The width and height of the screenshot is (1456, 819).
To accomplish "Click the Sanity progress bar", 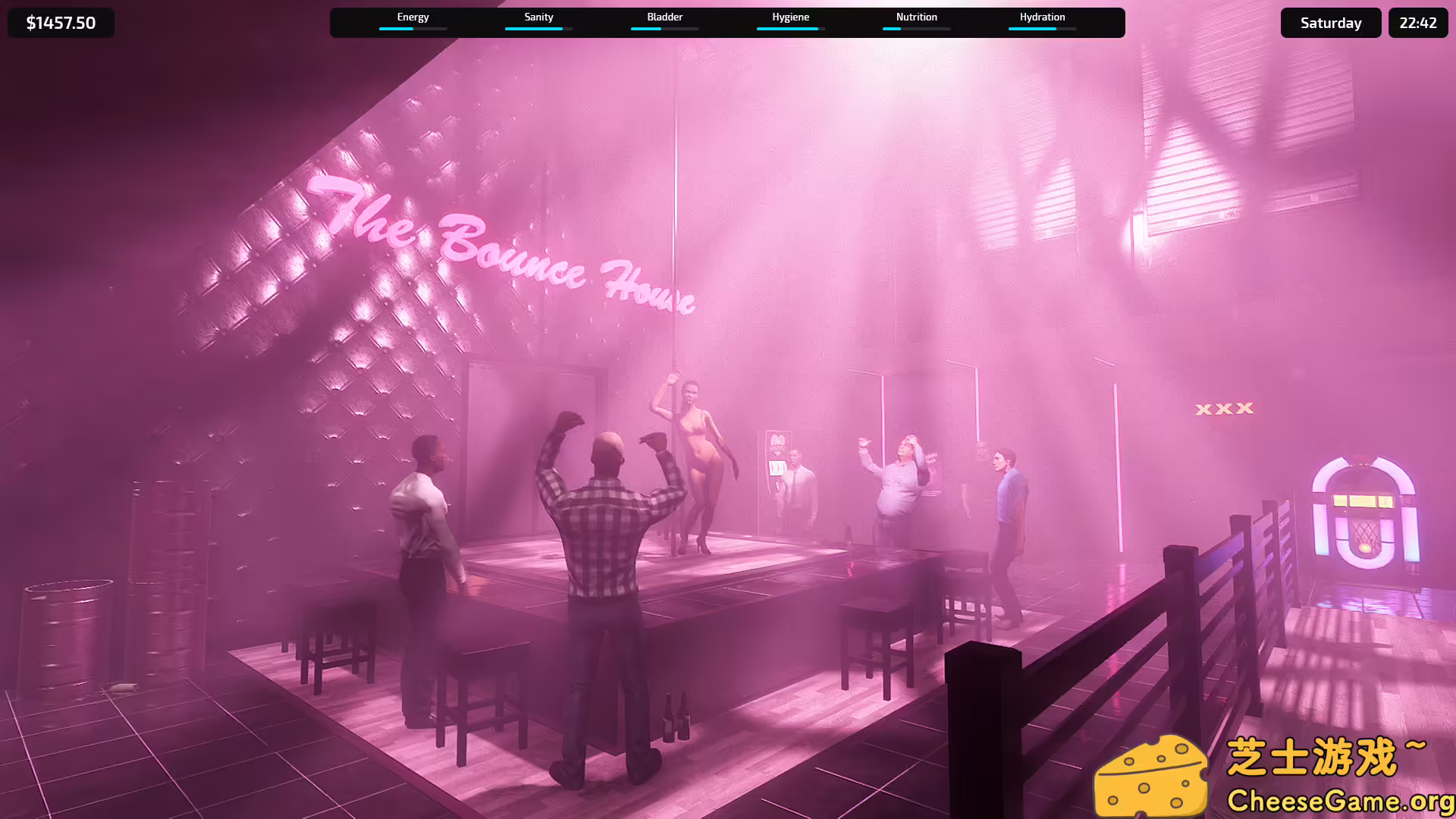I will (x=538, y=29).
